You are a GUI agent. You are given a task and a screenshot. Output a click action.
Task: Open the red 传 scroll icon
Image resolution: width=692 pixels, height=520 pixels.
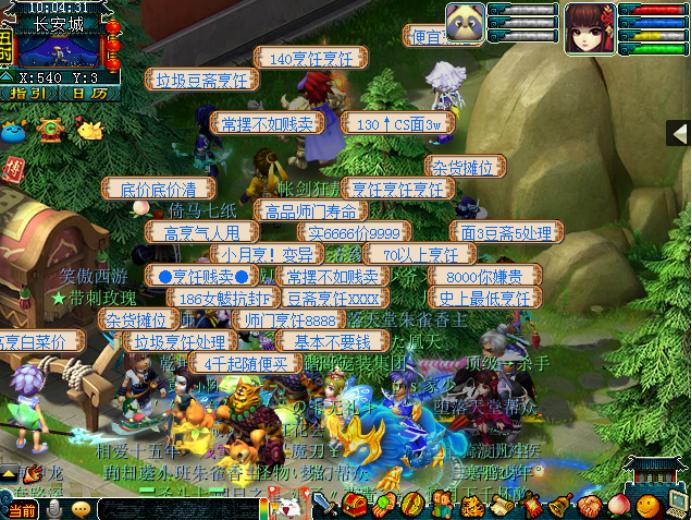(x=12, y=168)
